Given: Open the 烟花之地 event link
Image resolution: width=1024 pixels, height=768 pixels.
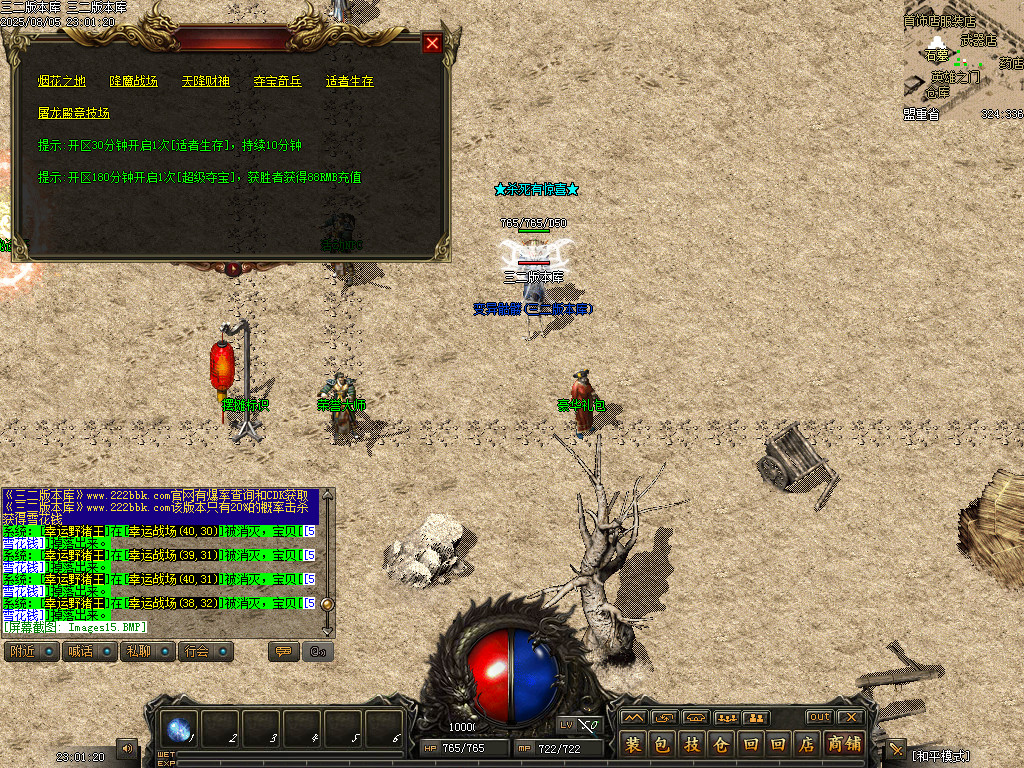Looking at the screenshot, I should [62, 81].
